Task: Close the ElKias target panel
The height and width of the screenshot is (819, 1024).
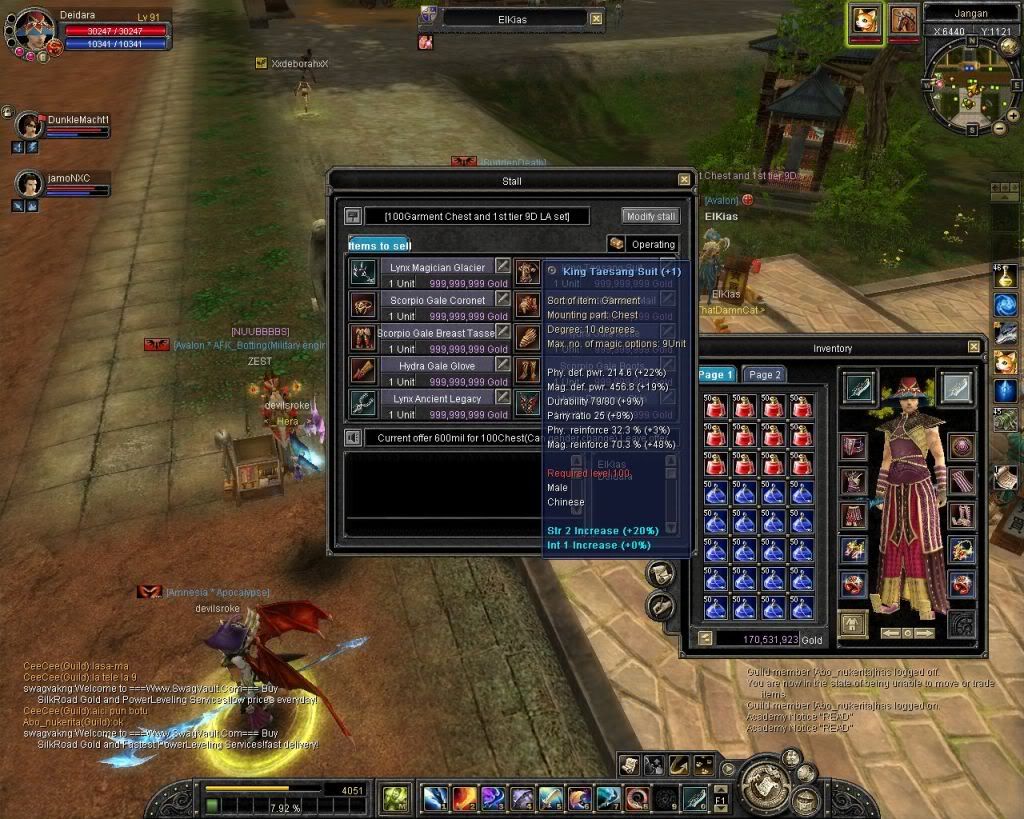Action: [596, 18]
